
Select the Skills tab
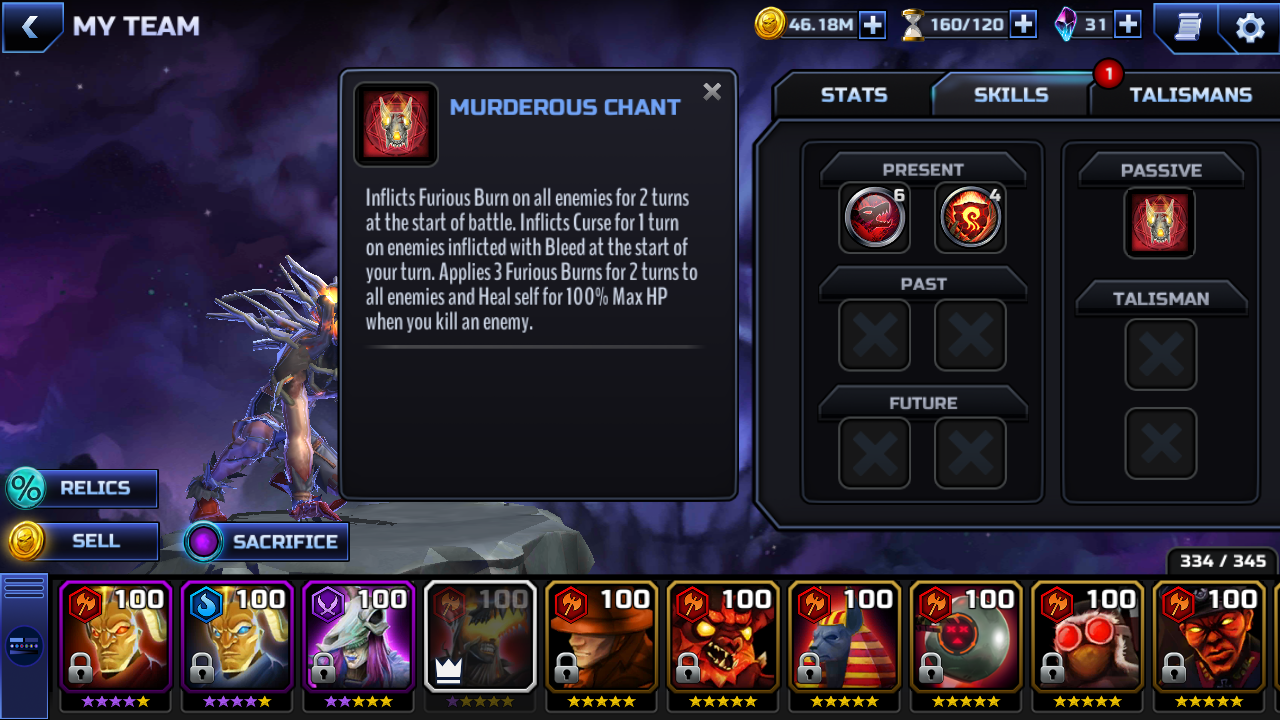tap(1010, 95)
